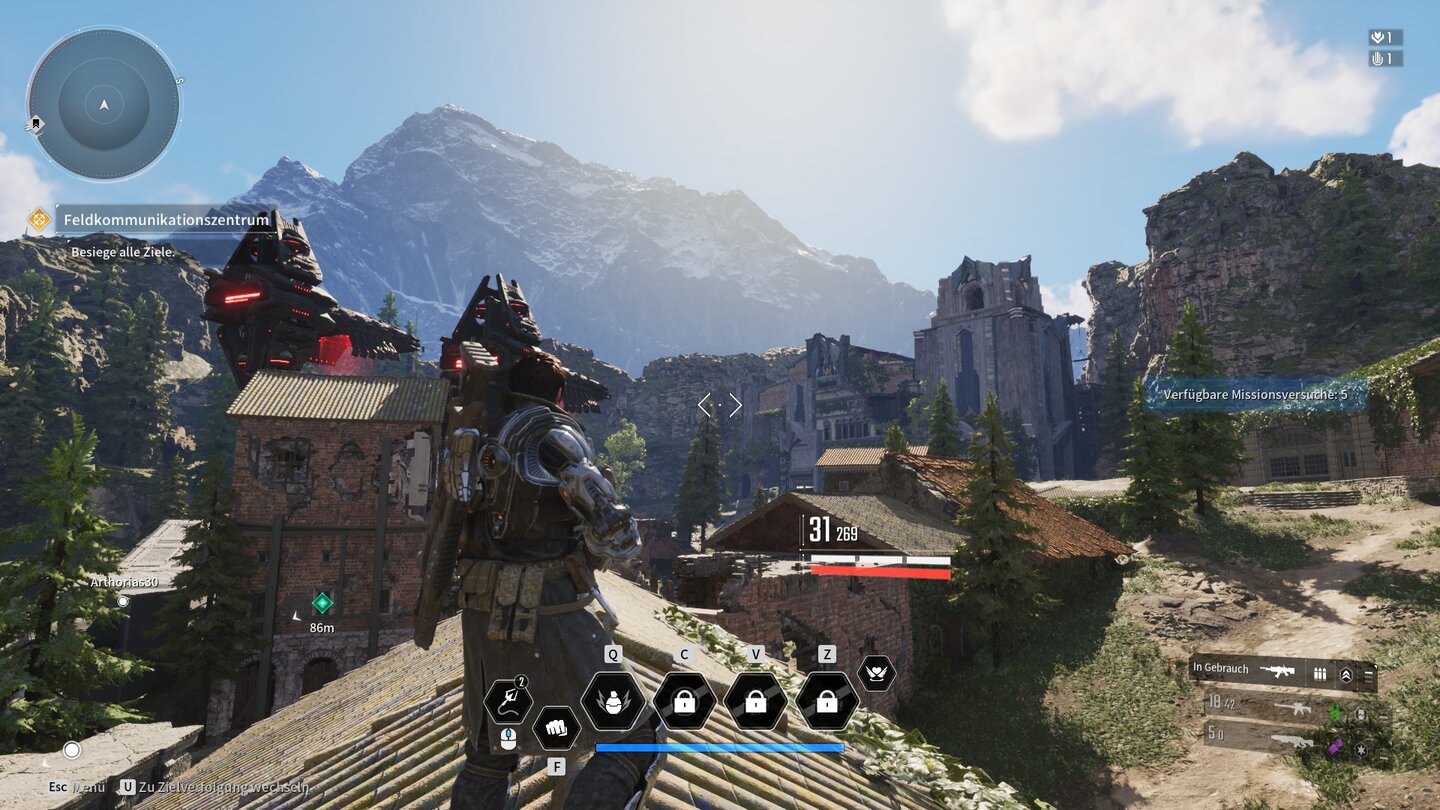Select the winged heart icon

[876, 673]
